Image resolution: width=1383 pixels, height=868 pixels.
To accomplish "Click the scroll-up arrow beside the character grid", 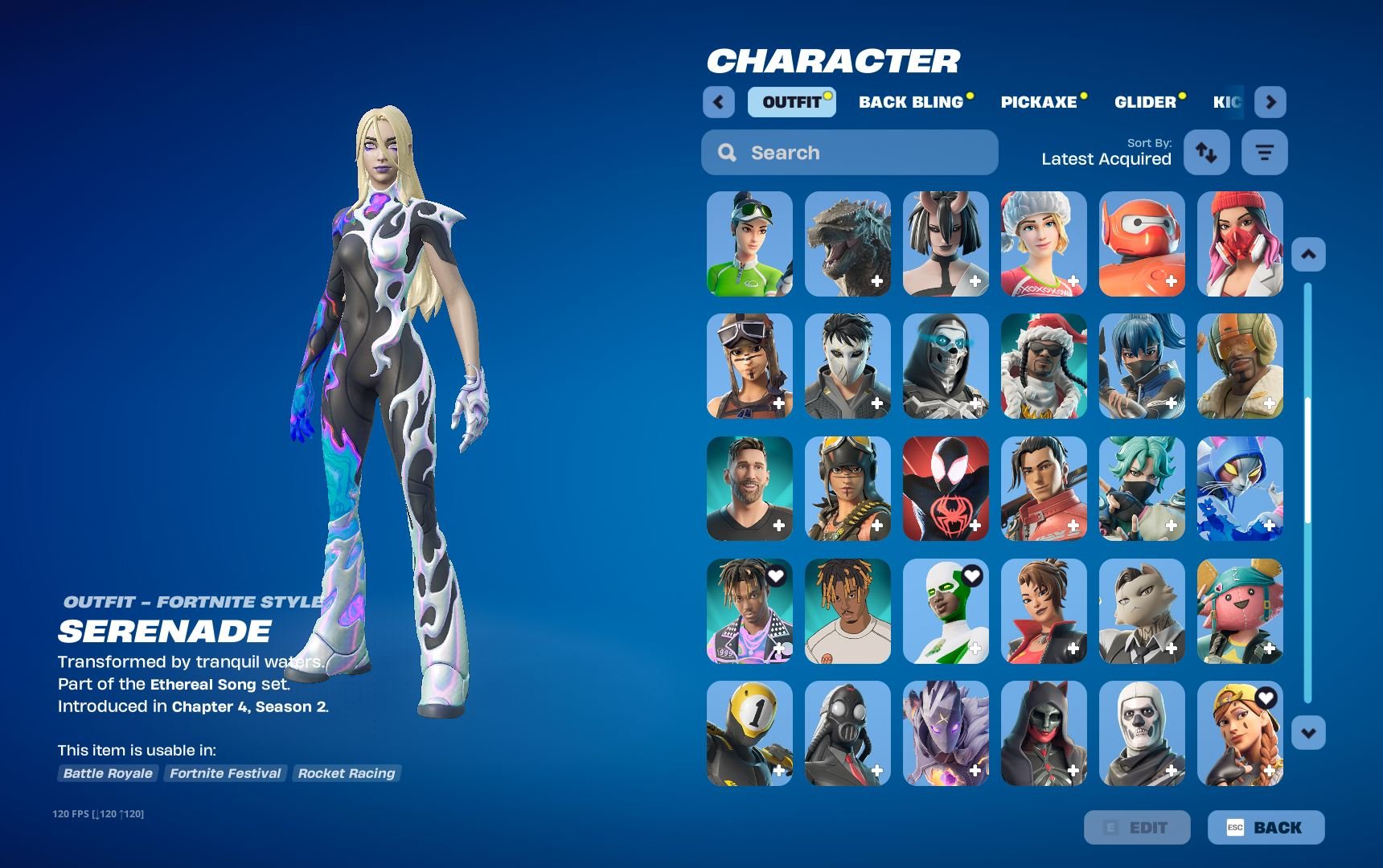I will (1309, 254).
